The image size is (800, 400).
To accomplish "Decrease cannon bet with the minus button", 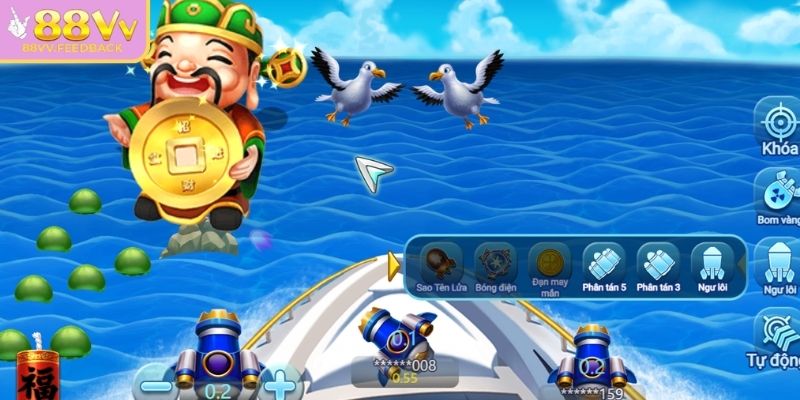I will coord(153,384).
